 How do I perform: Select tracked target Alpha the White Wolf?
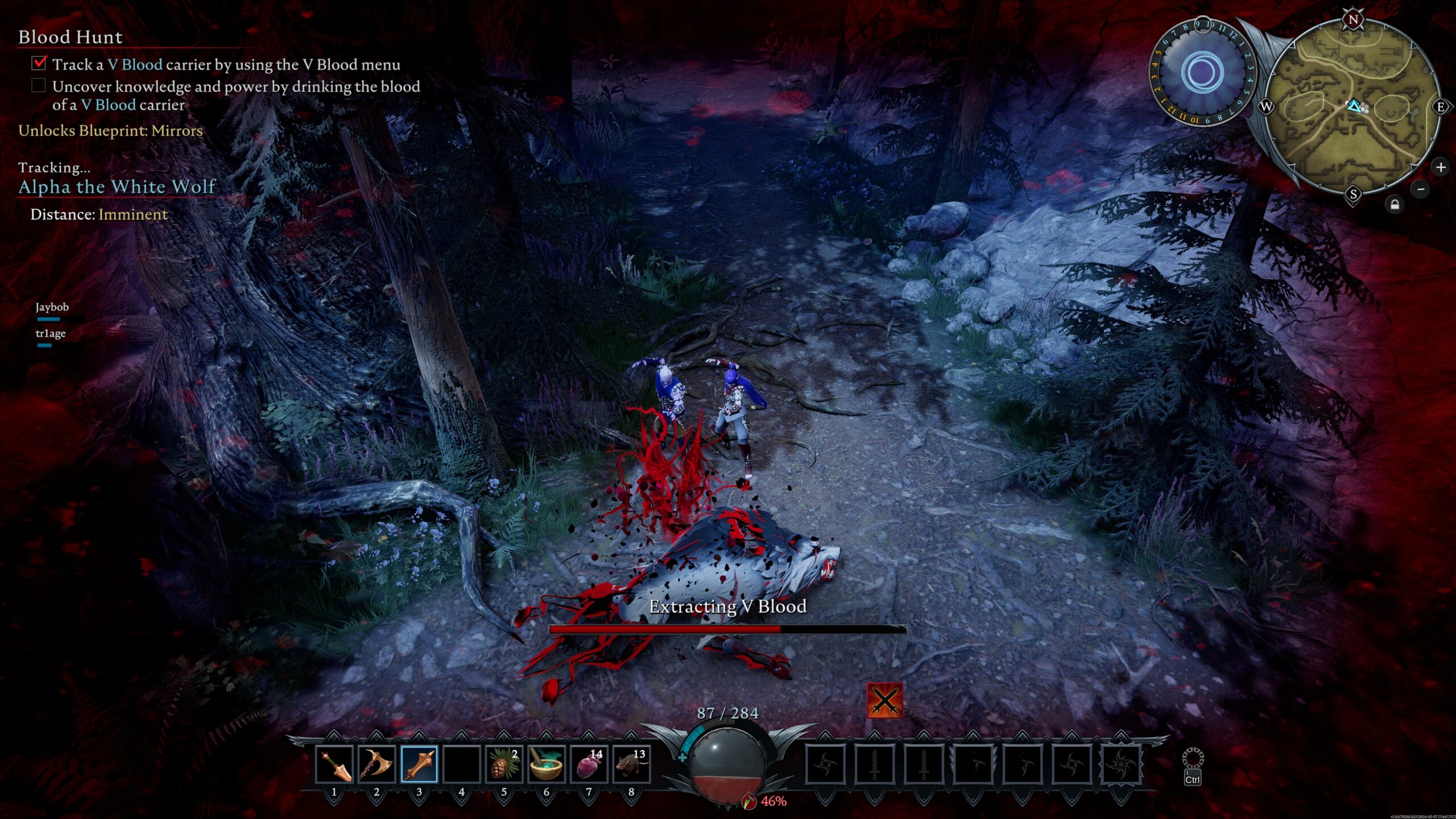coord(117,187)
